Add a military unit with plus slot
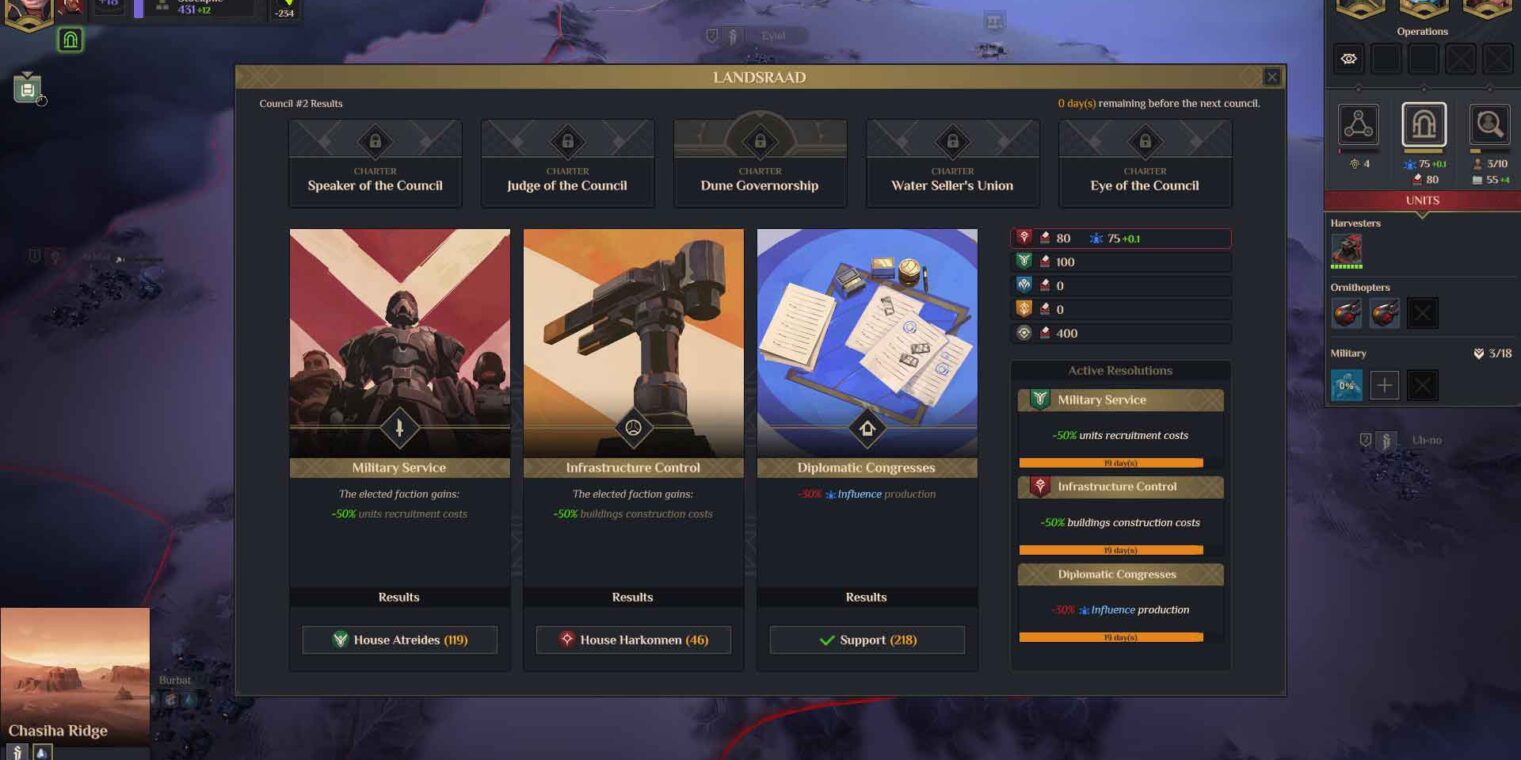The width and height of the screenshot is (1521, 760). click(x=1384, y=385)
